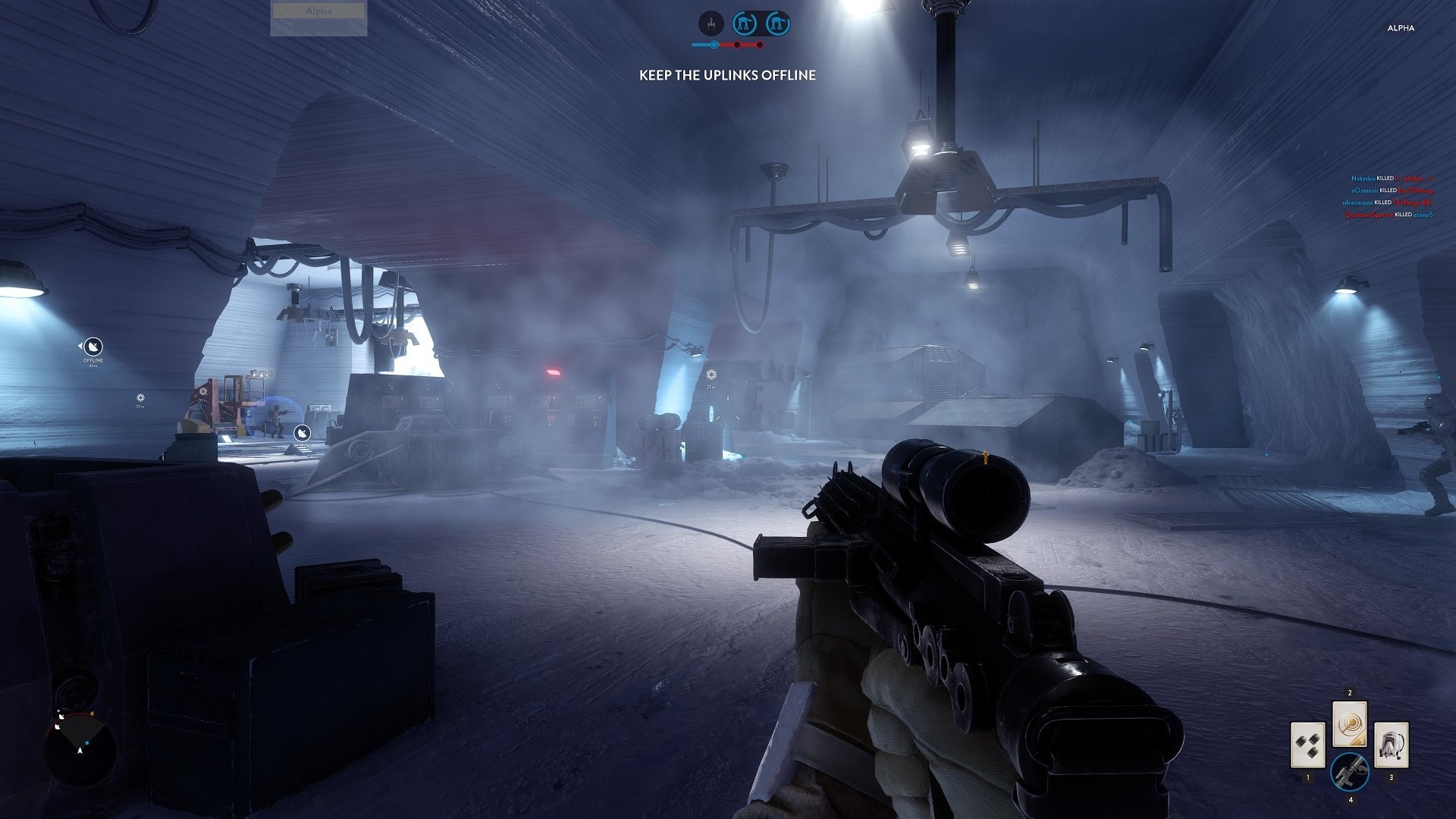Toggle the uplink objective marker showing 21m

[x=711, y=372]
